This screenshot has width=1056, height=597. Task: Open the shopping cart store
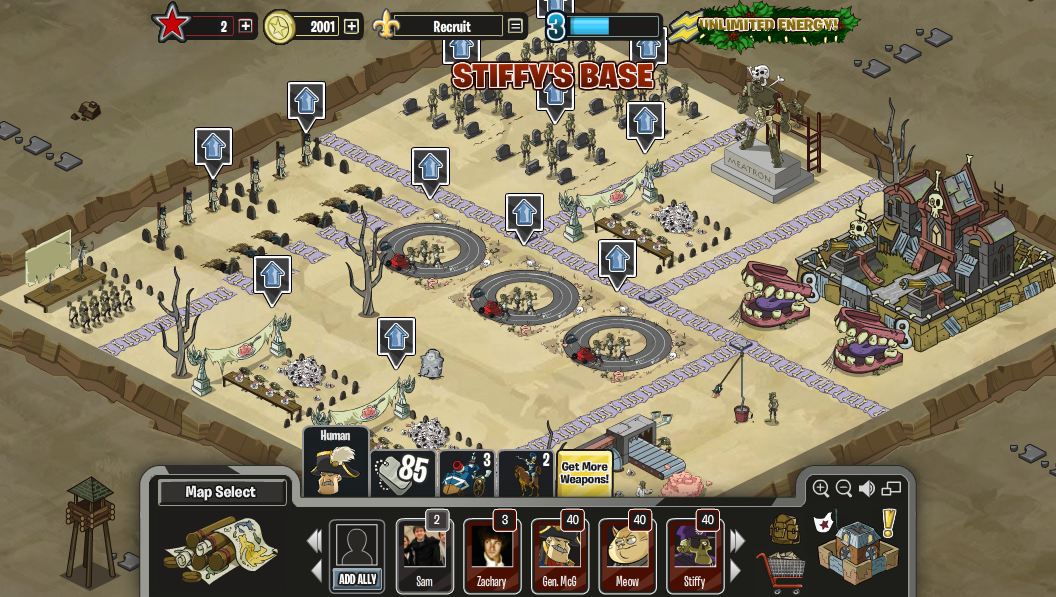click(x=781, y=572)
